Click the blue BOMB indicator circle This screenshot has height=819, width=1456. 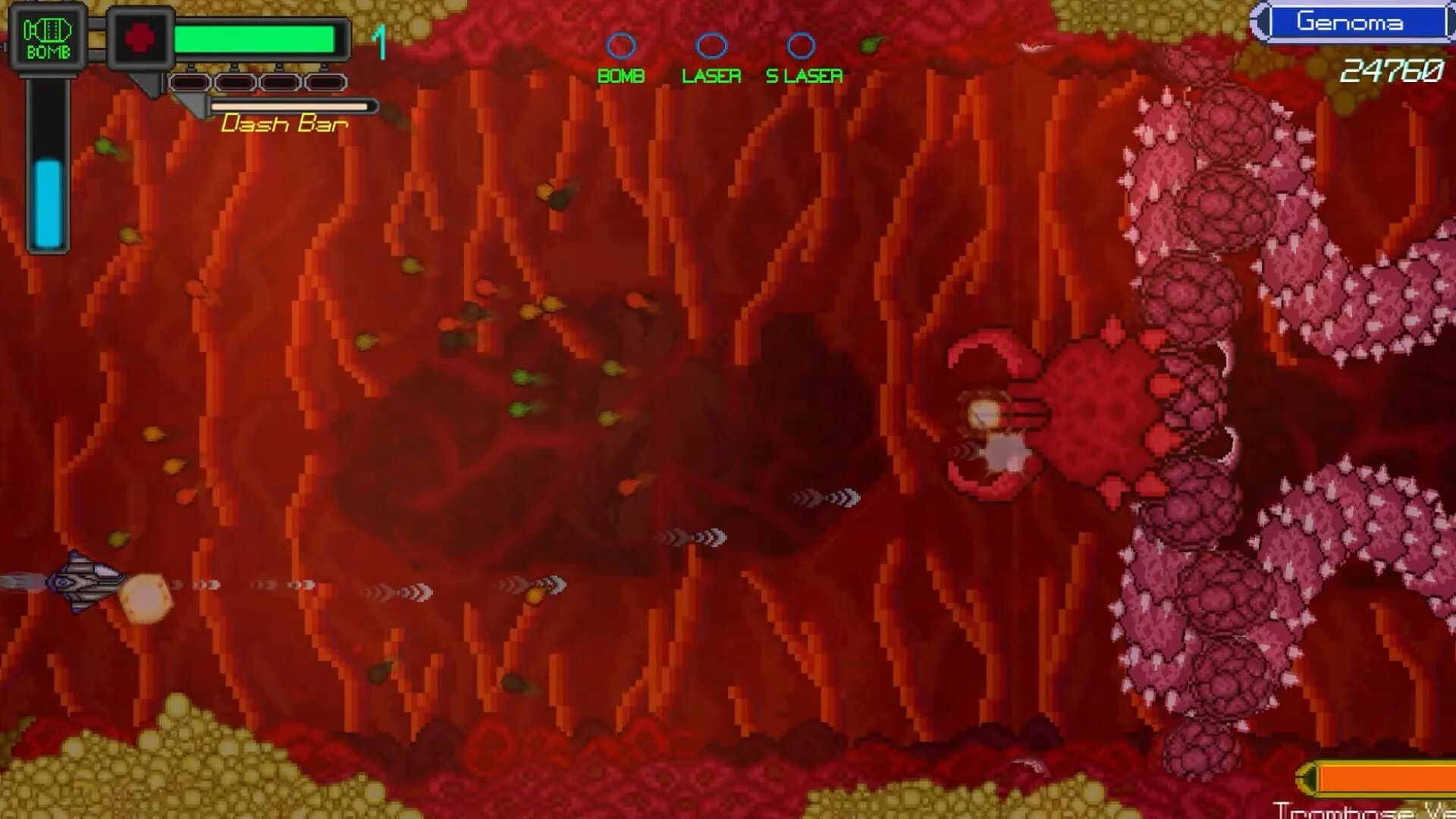[623, 45]
